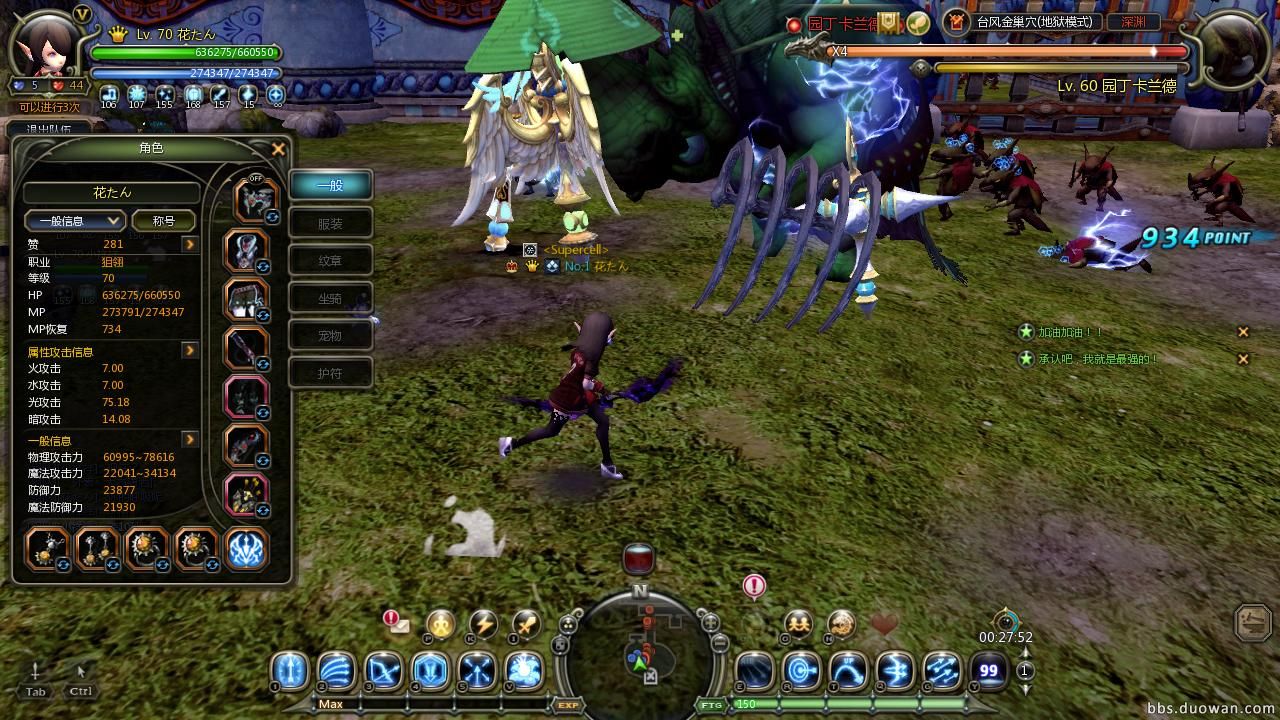Select the 宠物 pet tab

330,336
